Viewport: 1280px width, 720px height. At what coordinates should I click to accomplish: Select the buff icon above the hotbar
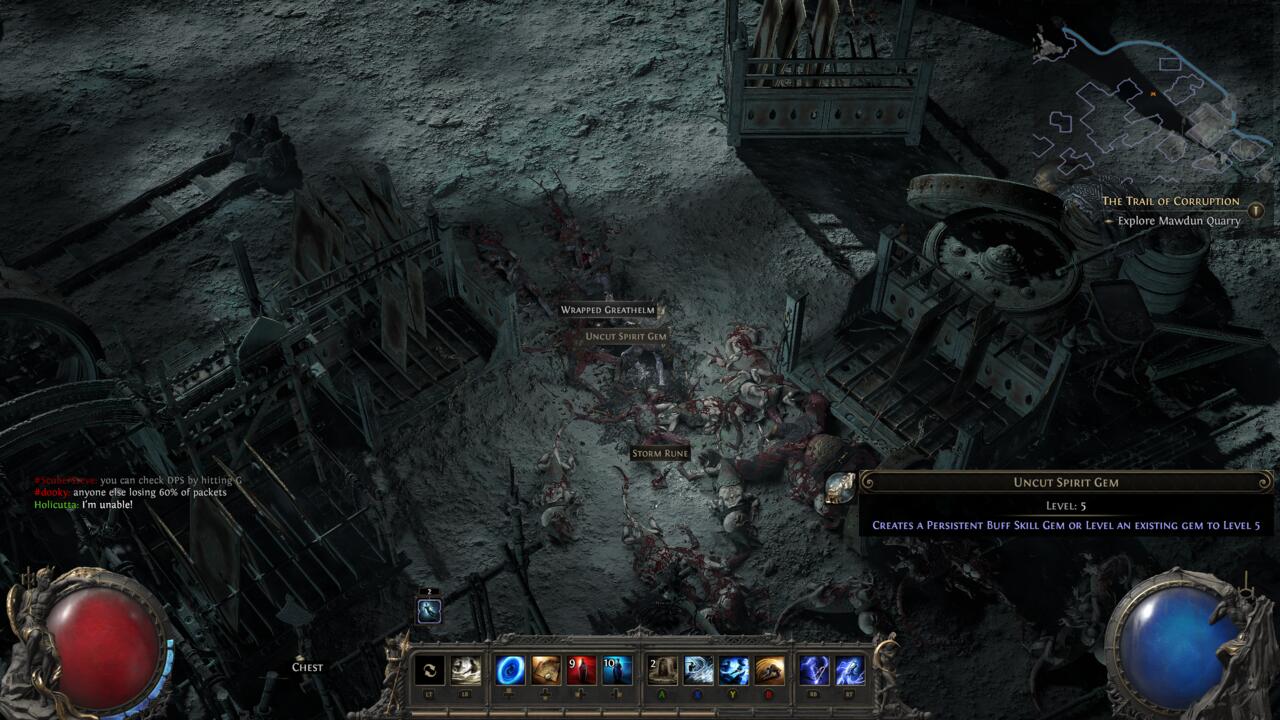[x=429, y=610]
